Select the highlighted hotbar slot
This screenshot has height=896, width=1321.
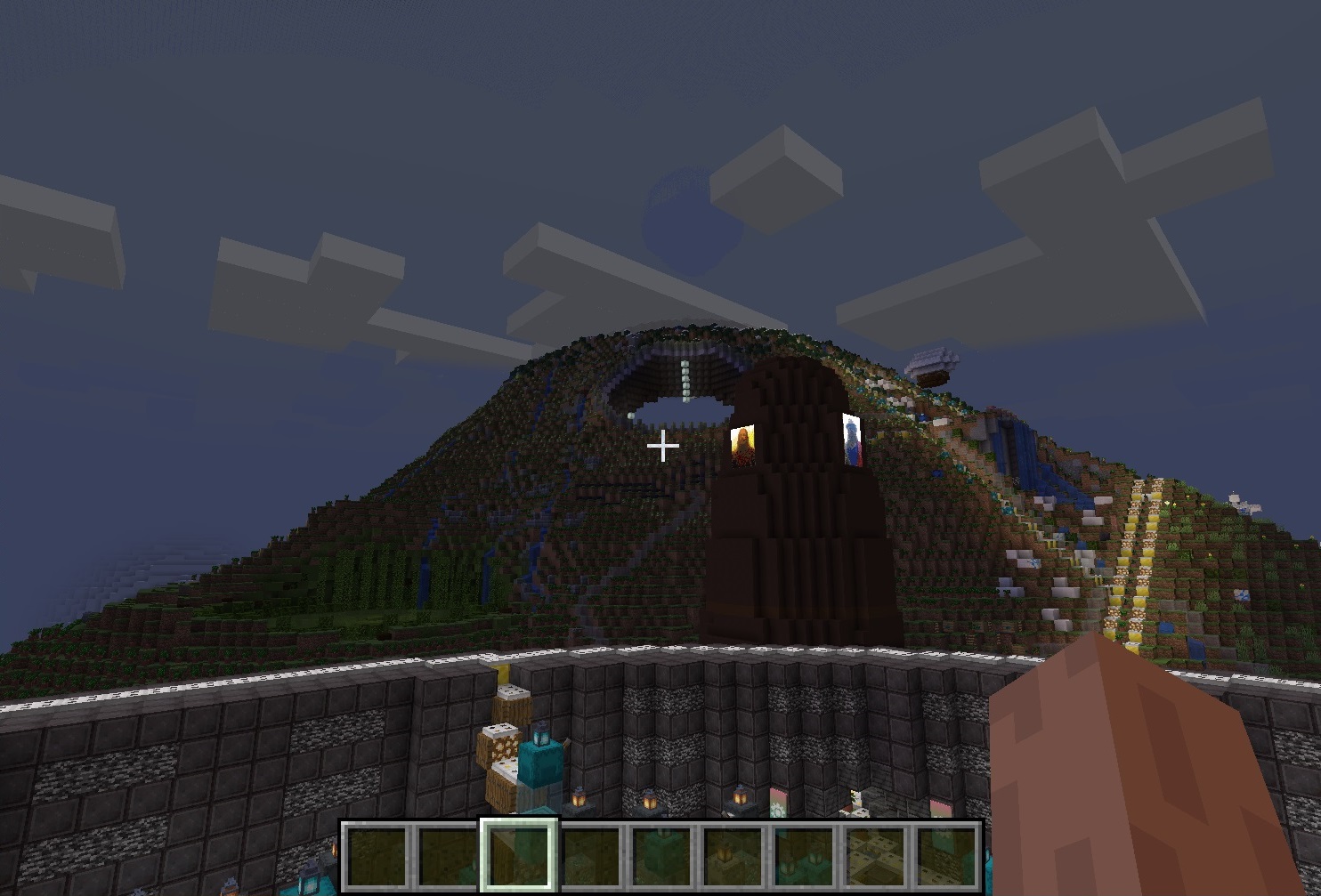point(519,855)
